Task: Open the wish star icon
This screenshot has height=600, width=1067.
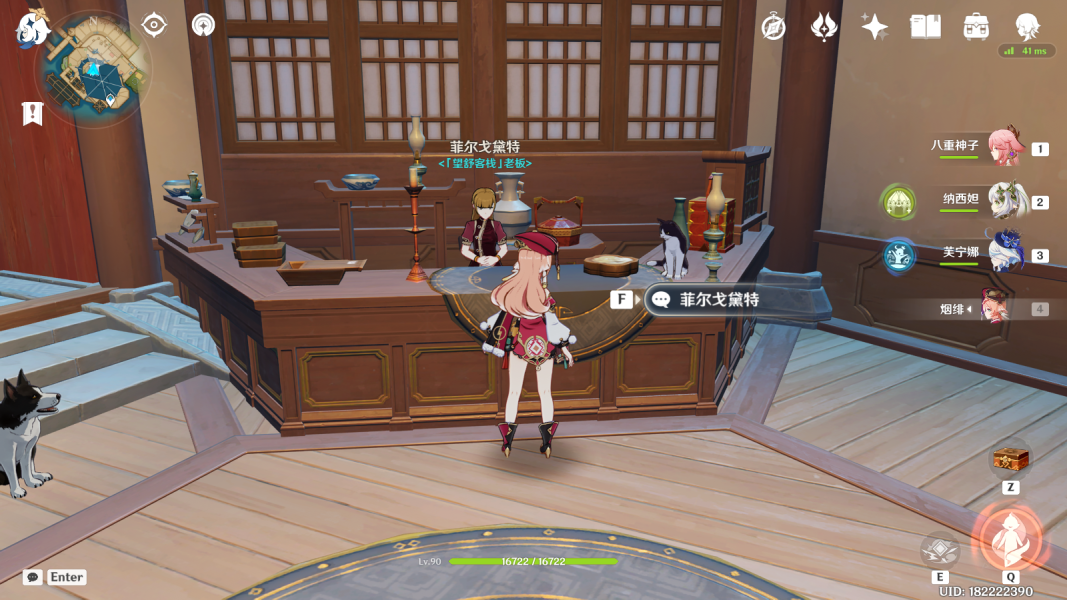Action: (x=875, y=27)
